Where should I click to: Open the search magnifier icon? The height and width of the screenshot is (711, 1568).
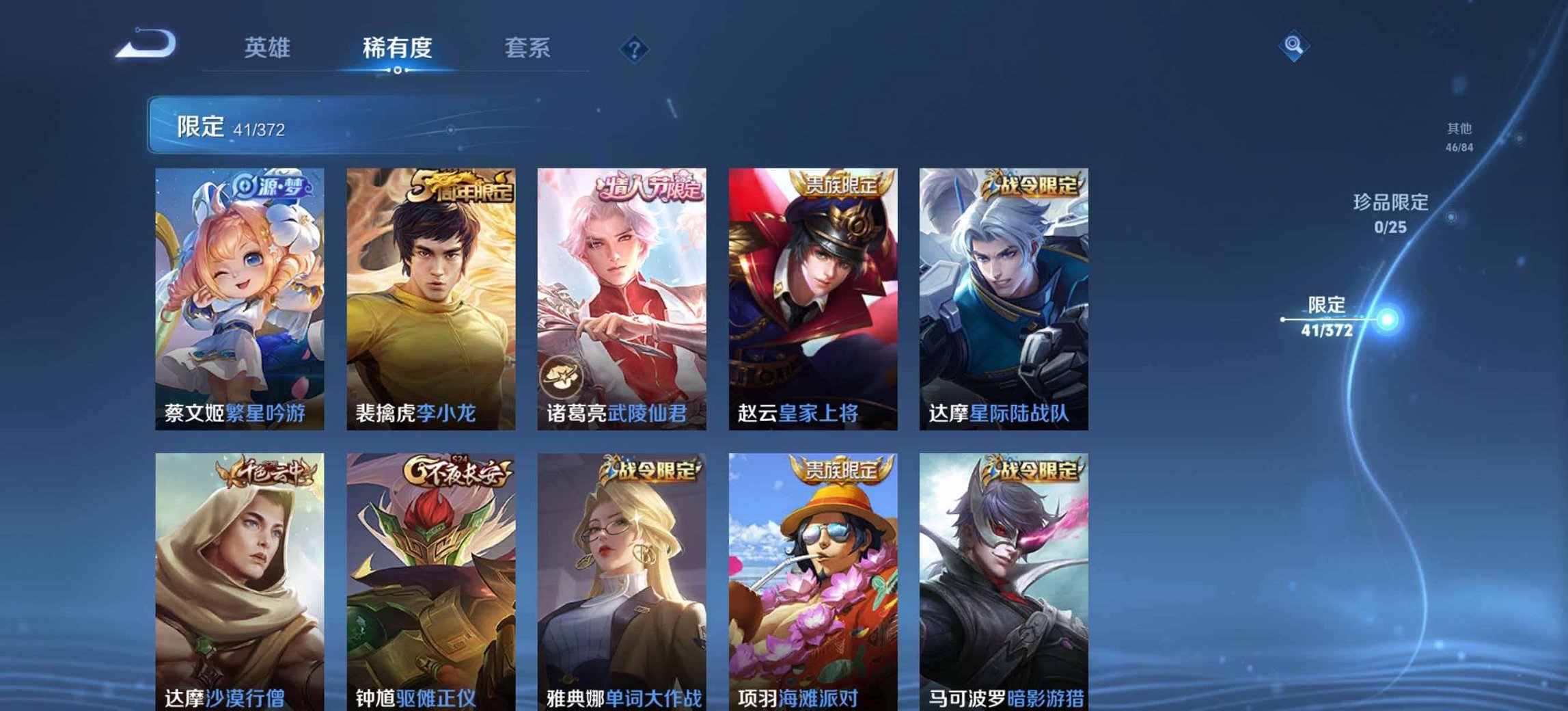pos(1295,46)
